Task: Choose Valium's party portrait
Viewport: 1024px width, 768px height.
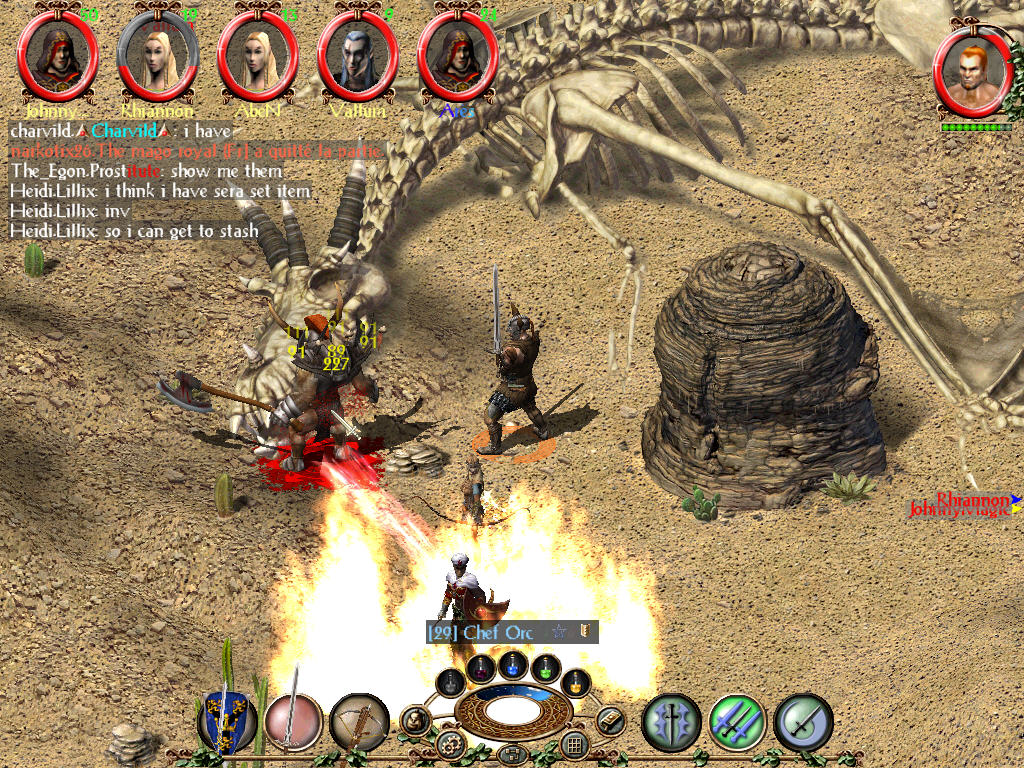Action: 358,56
